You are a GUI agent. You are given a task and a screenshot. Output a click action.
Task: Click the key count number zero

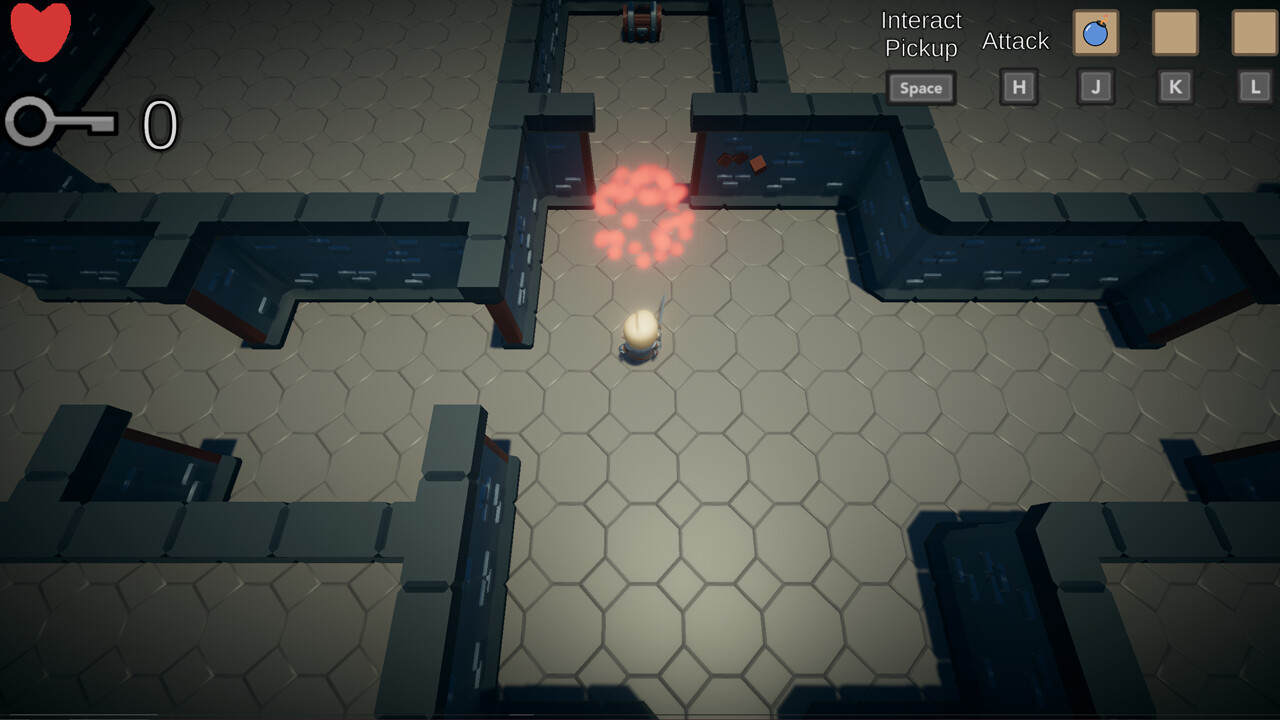(160, 125)
